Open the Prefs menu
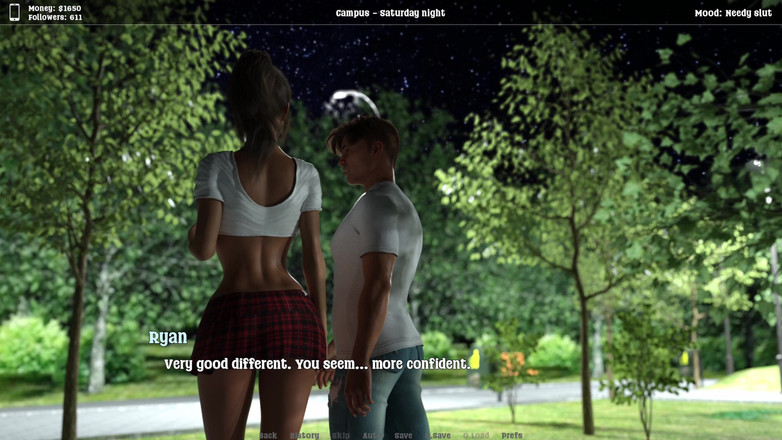This screenshot has width=782, height=440. (512, 436)
